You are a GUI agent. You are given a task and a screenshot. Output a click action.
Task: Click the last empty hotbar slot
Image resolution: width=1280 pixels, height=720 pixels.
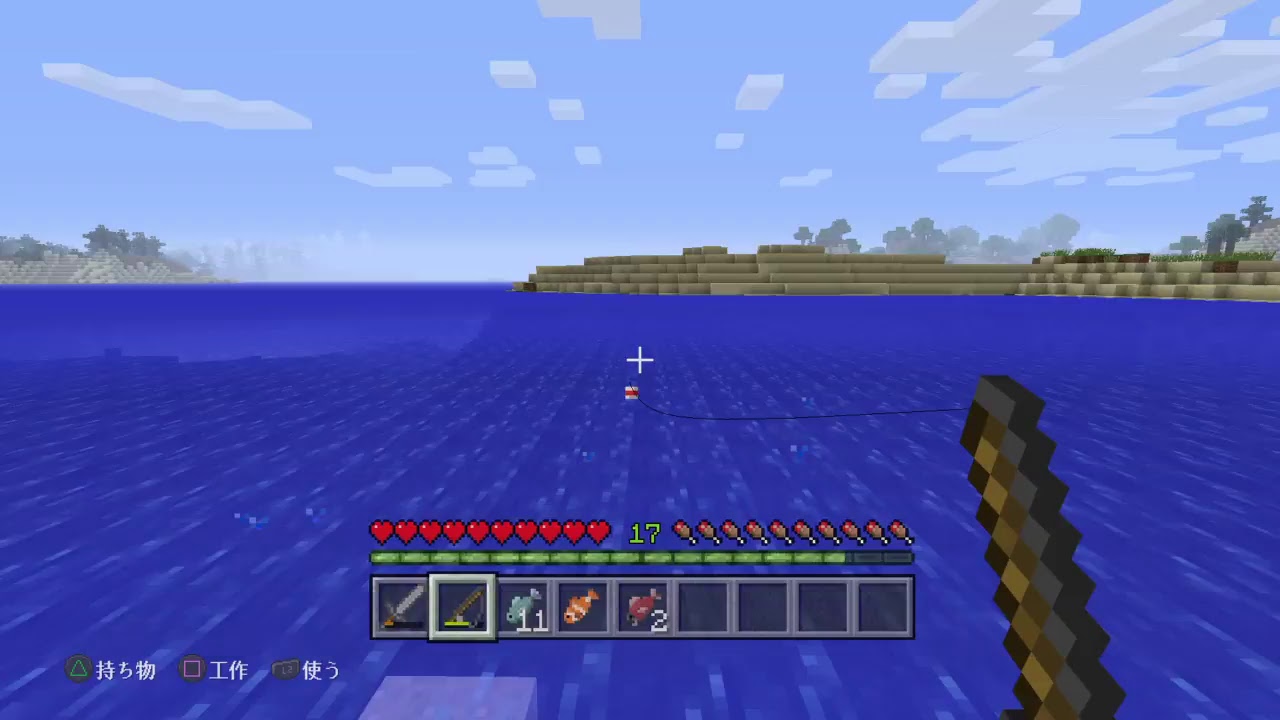click(x=884, y=606)
